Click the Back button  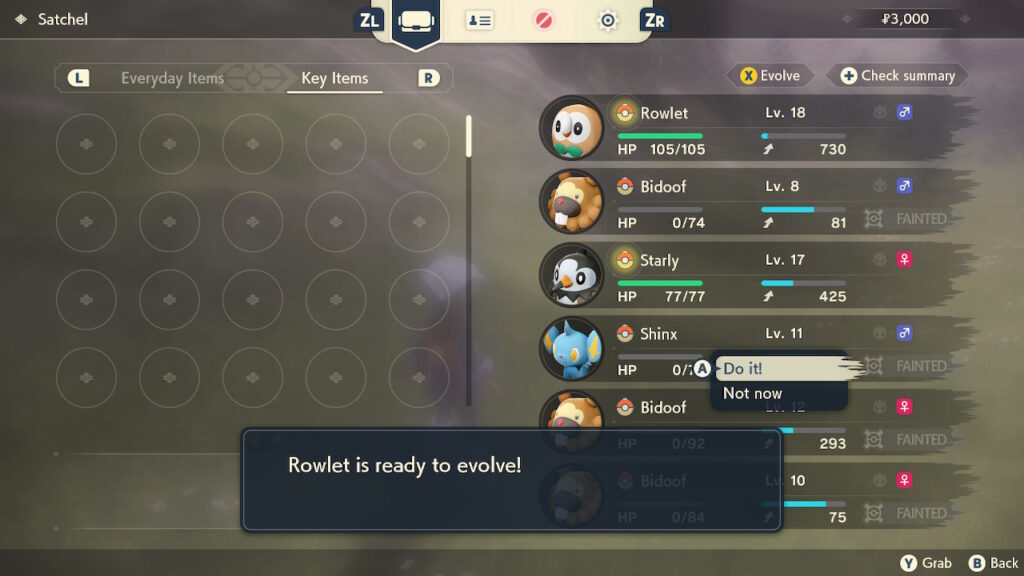point(994,563)
